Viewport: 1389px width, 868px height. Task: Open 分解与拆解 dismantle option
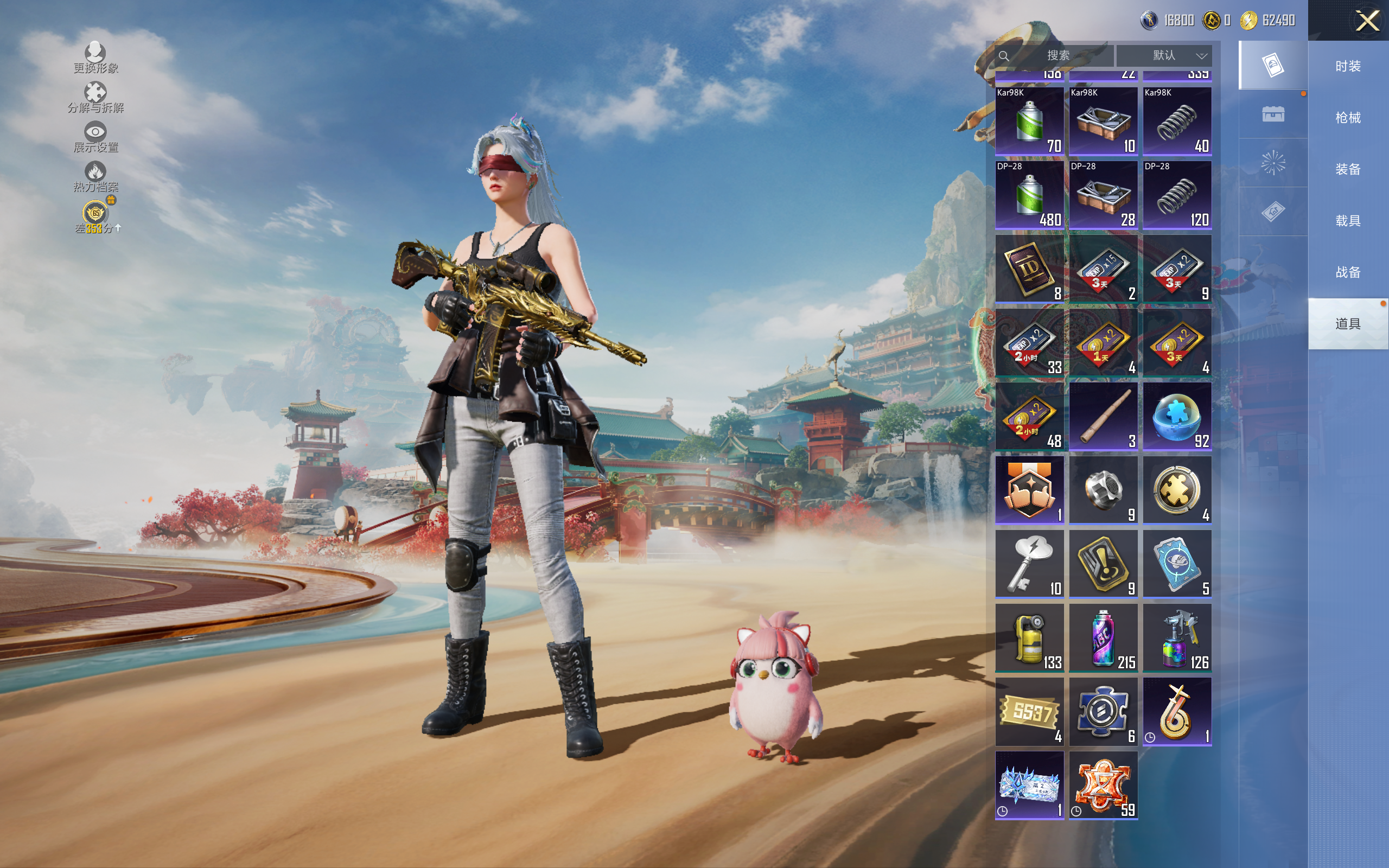coord(95,98)
